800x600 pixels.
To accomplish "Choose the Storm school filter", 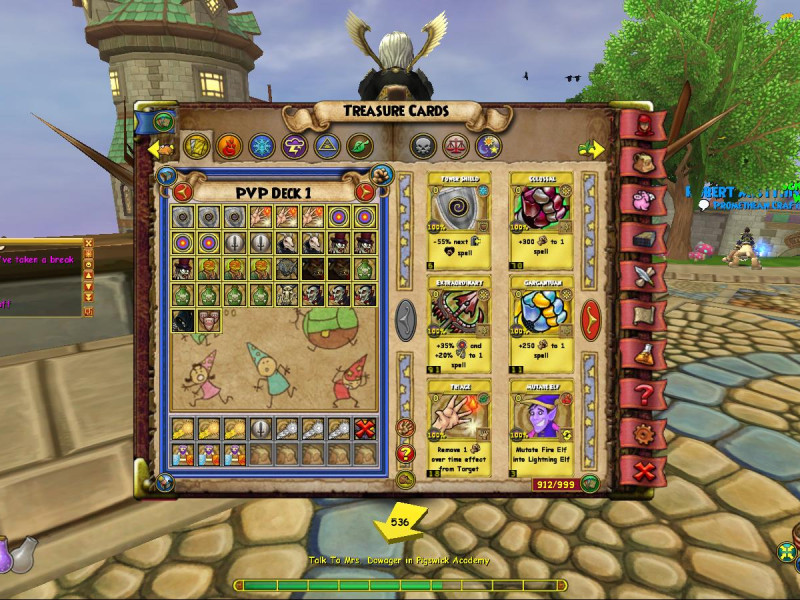I will click(x=294, y=146).
